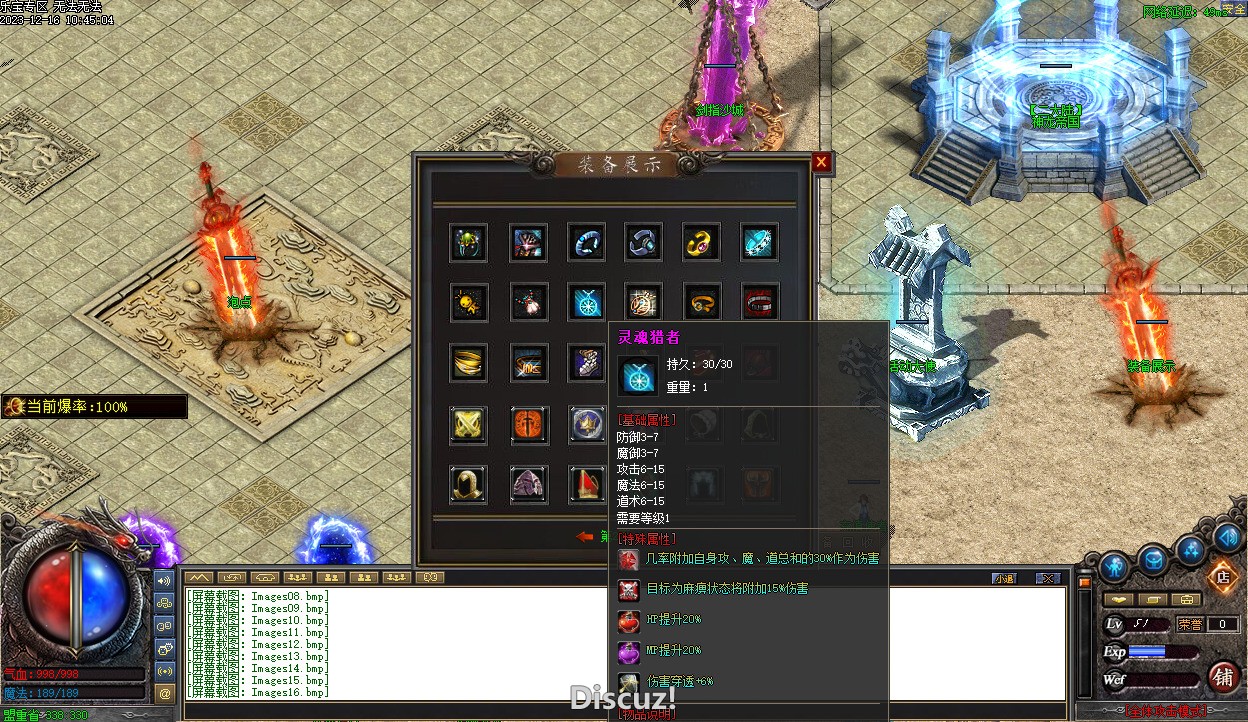Open the 店 shop diamond button

click(1221, 577)
